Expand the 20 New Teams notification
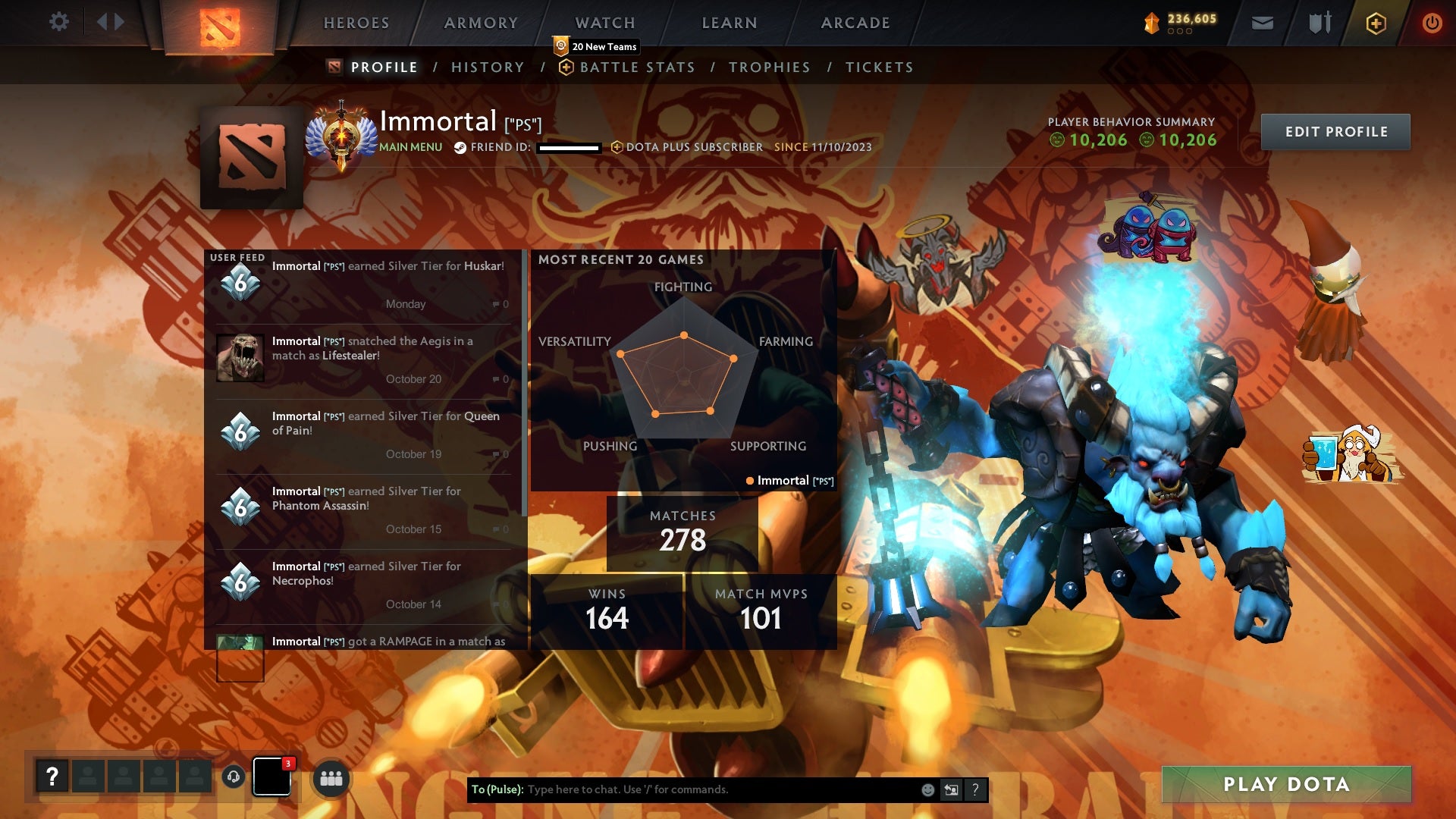 pos(595,46)
